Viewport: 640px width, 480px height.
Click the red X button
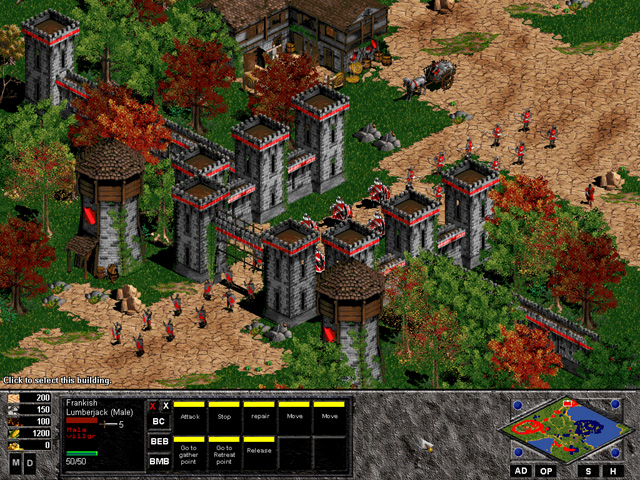(152, 406)
